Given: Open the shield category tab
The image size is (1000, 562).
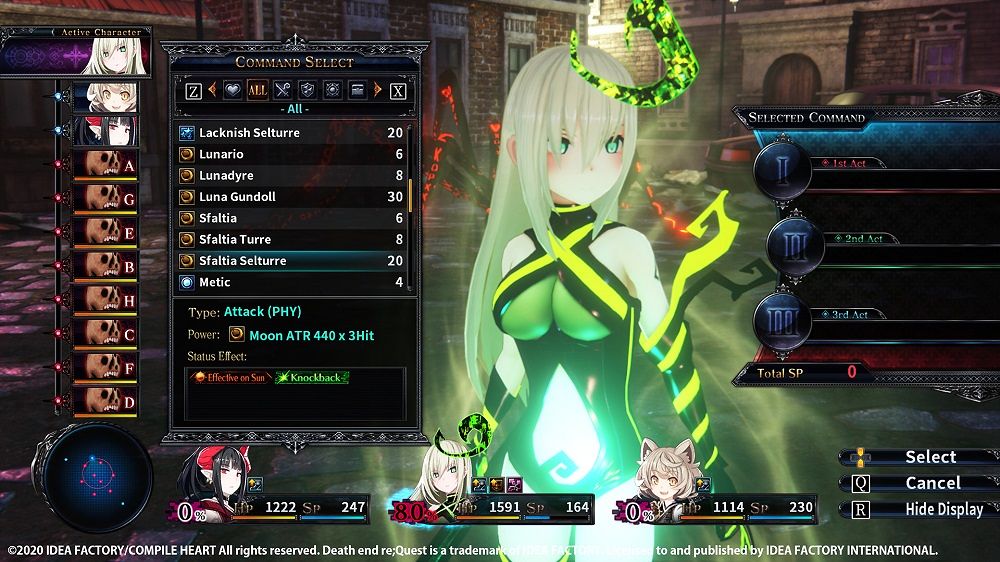Looking at the screenshot, I should point(309,90).
